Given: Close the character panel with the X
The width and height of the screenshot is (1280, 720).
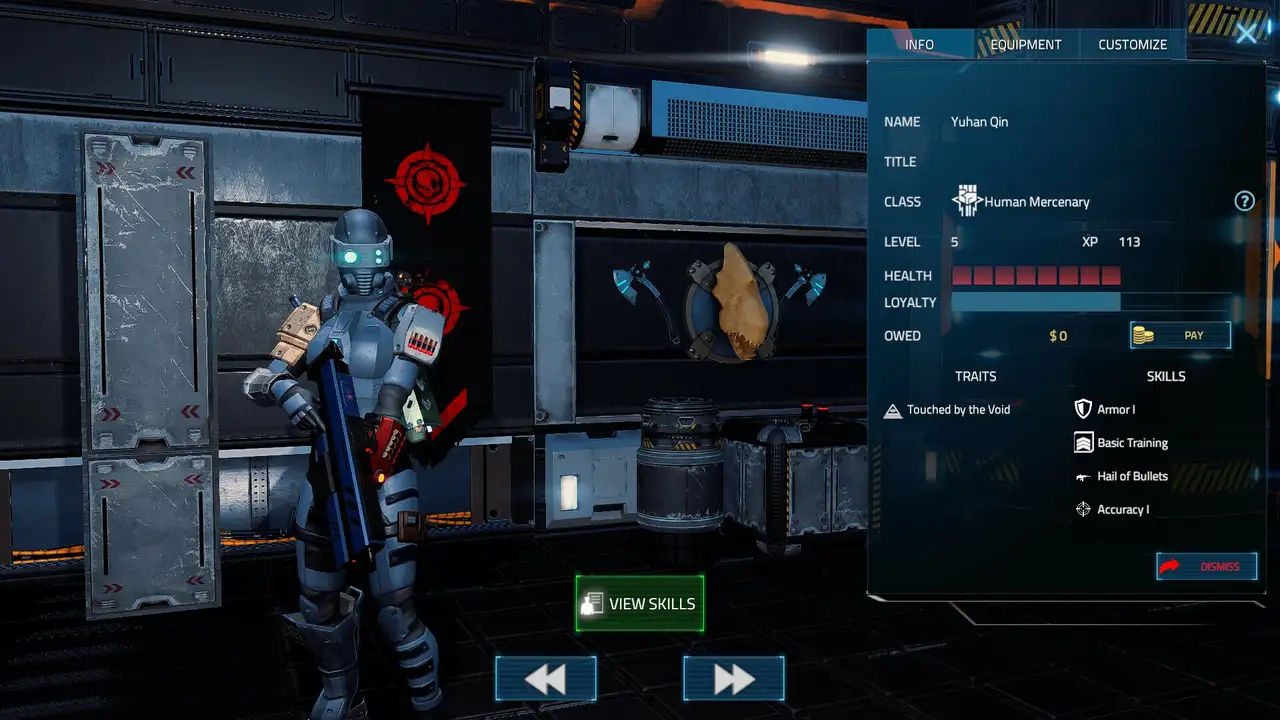Looking at the screenshot, I should (x=1246, y=34).
